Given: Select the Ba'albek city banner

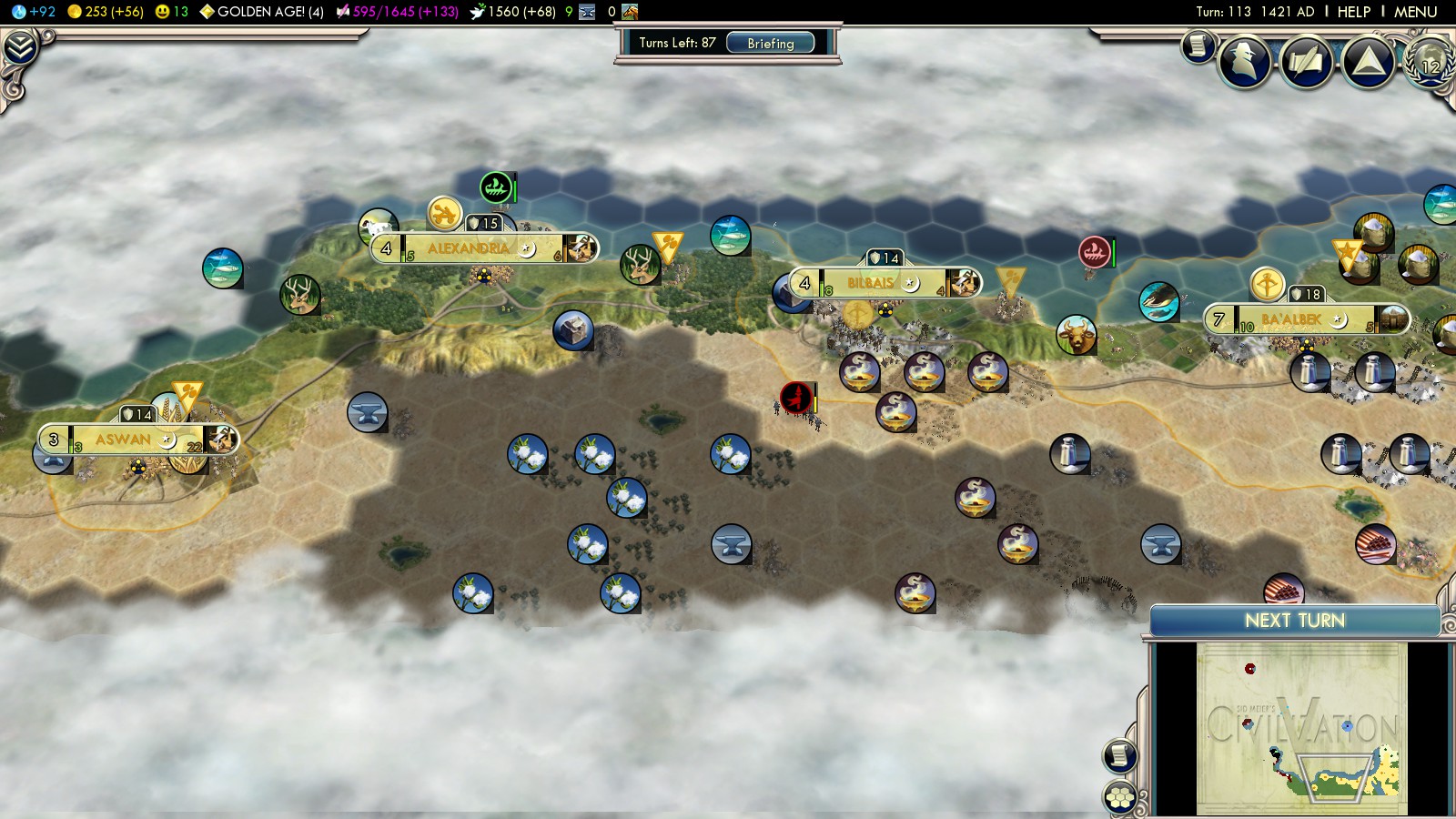Looking at the screenshot, I should [x=1294, y=320].
